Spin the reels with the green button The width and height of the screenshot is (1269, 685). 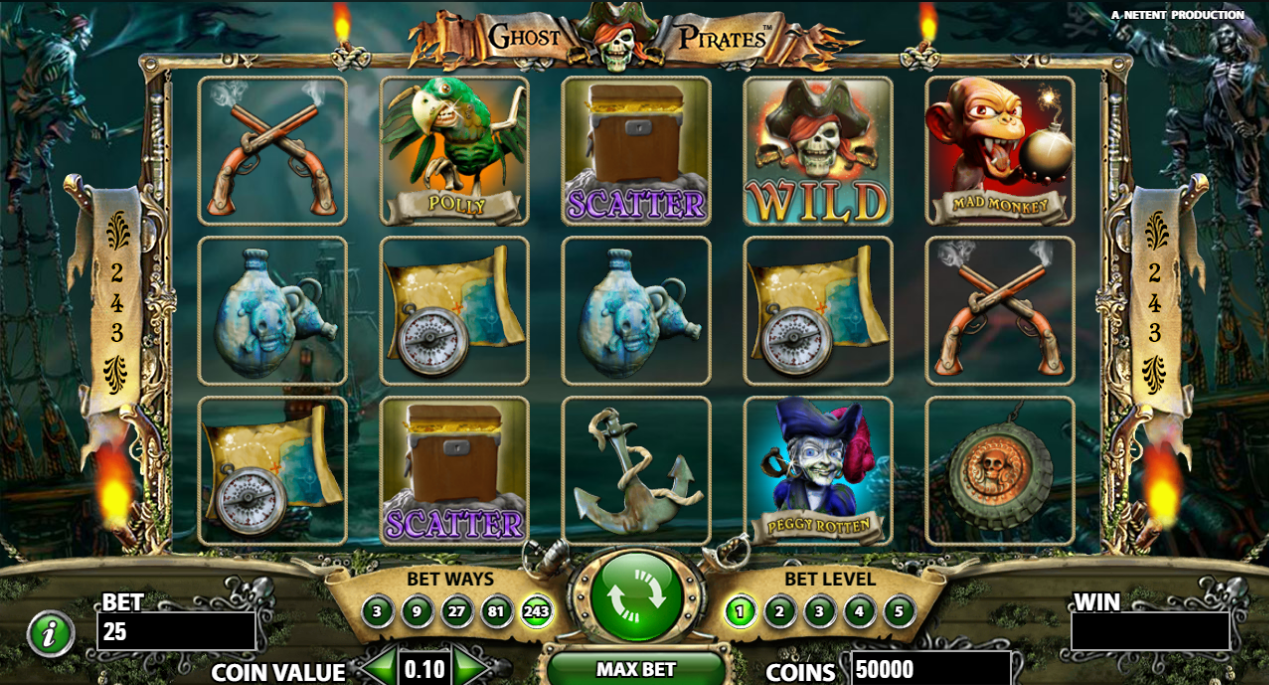(x=636, y=597)
